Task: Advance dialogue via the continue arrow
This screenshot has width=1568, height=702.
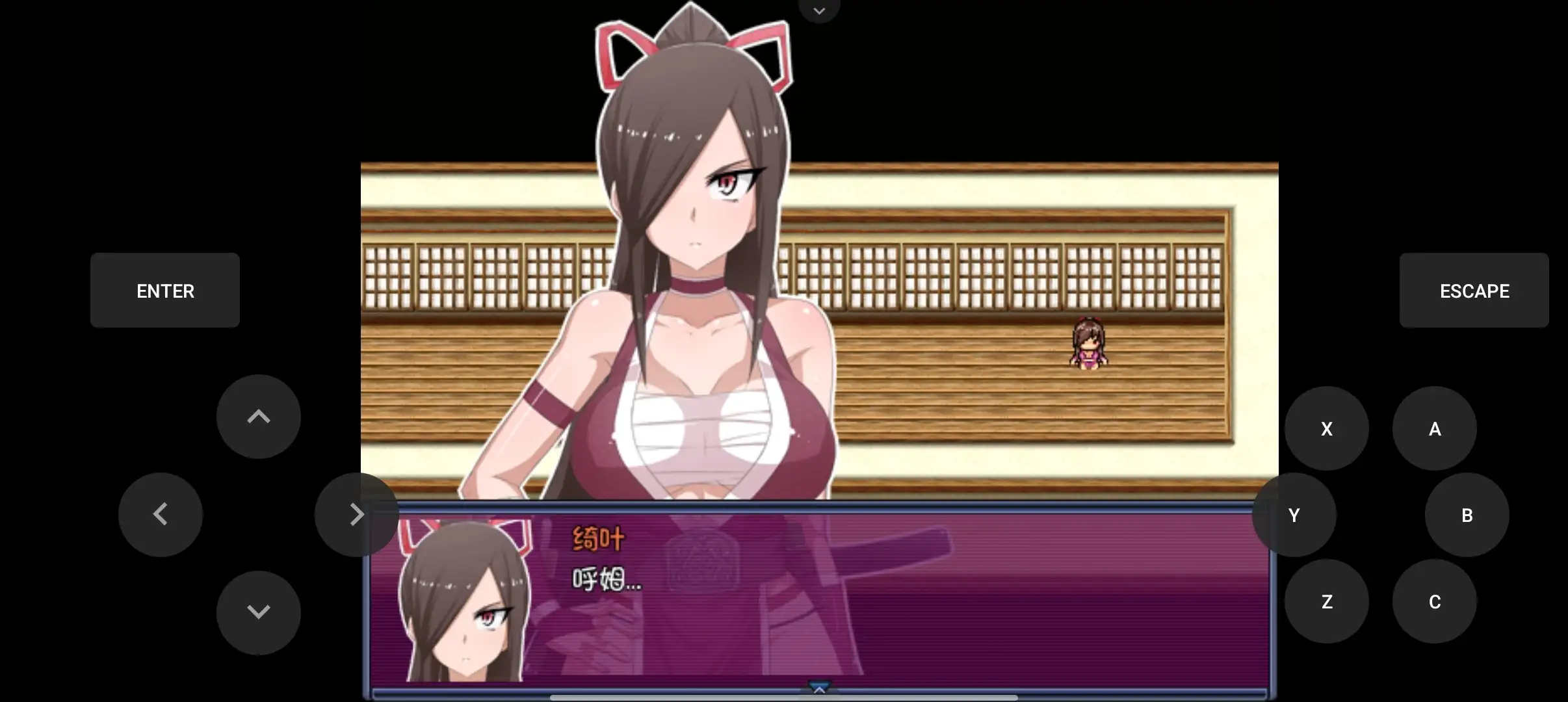Action: point(819,688)
